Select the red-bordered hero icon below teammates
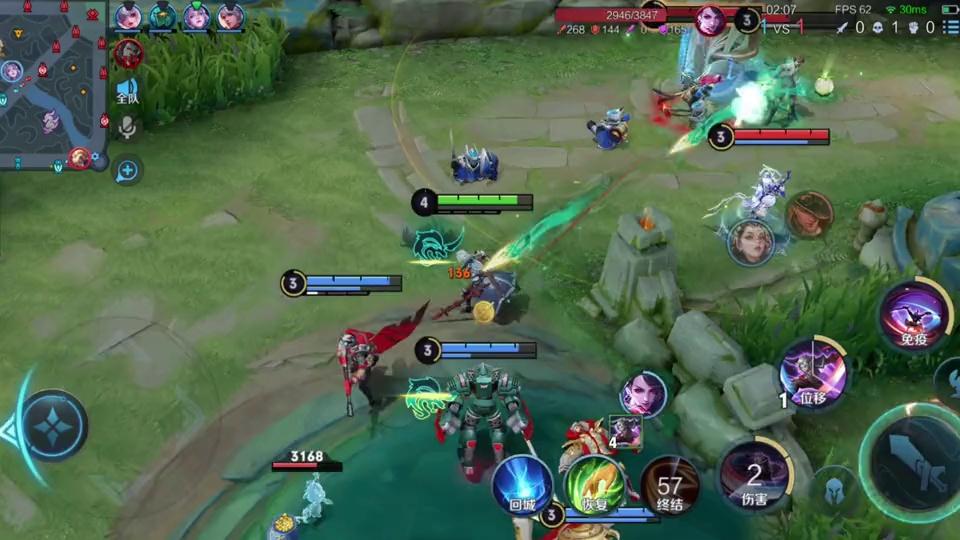 click(128, 53)
